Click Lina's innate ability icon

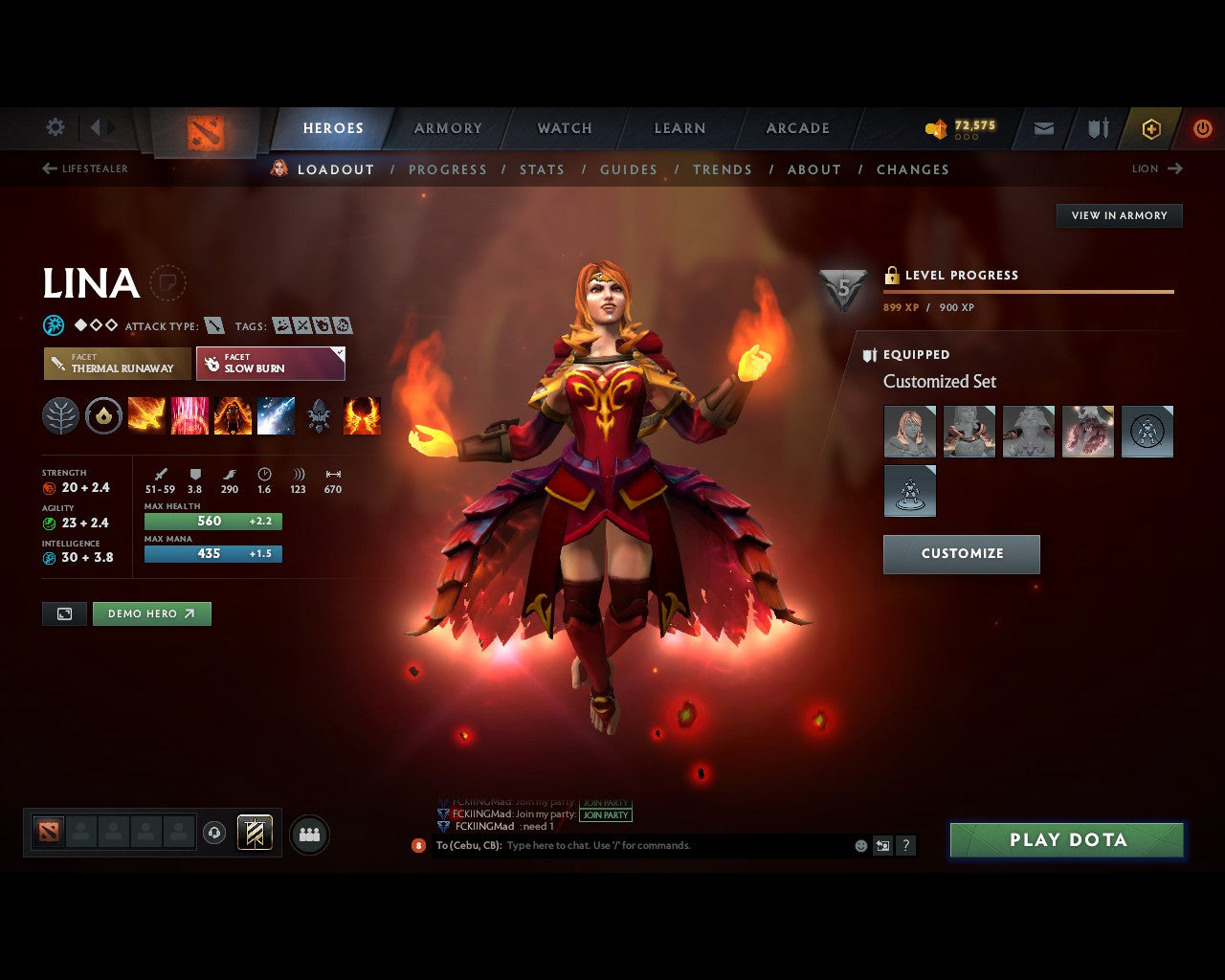point(102,413)
